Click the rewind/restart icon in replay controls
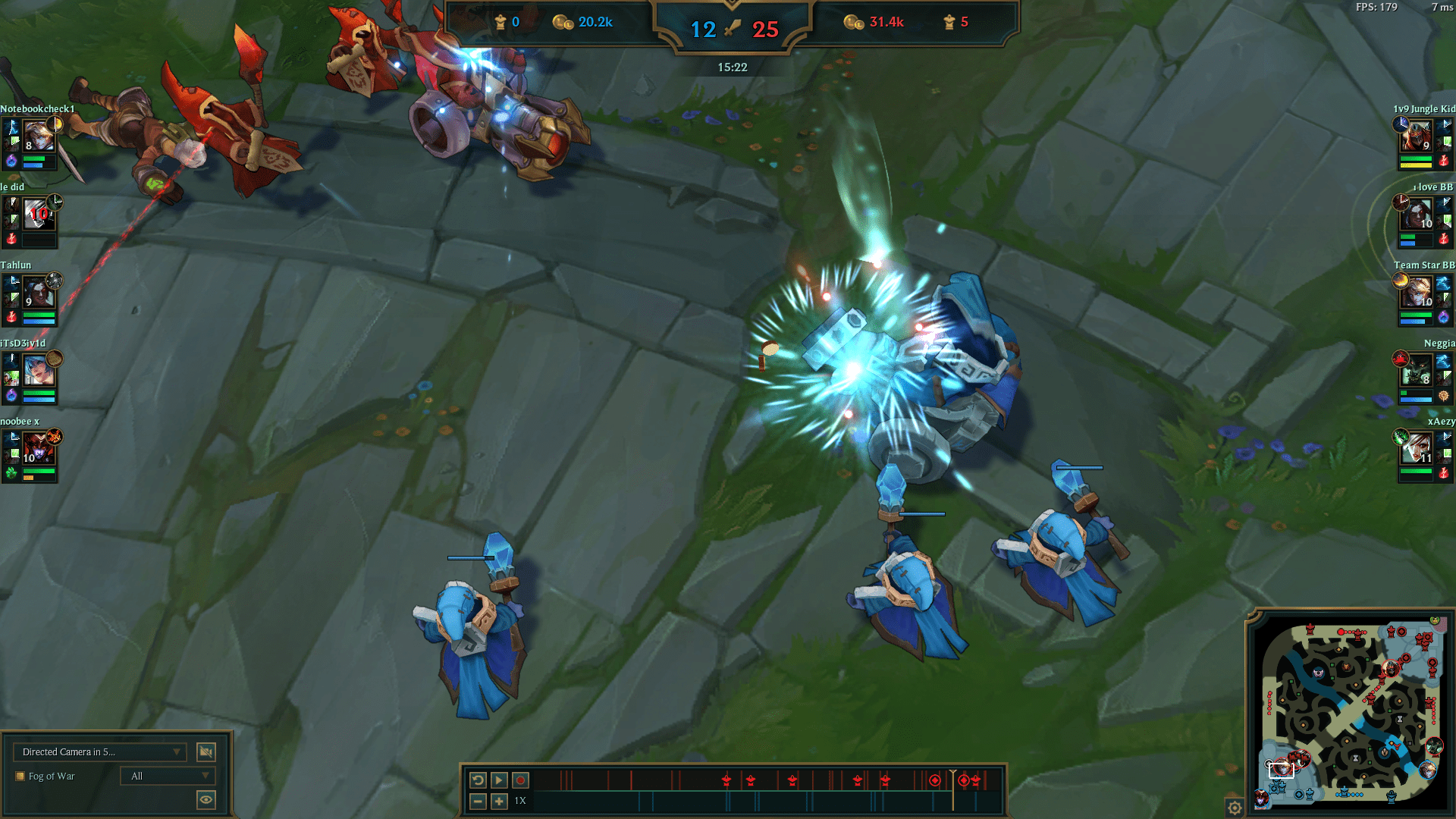 point(477,778)
